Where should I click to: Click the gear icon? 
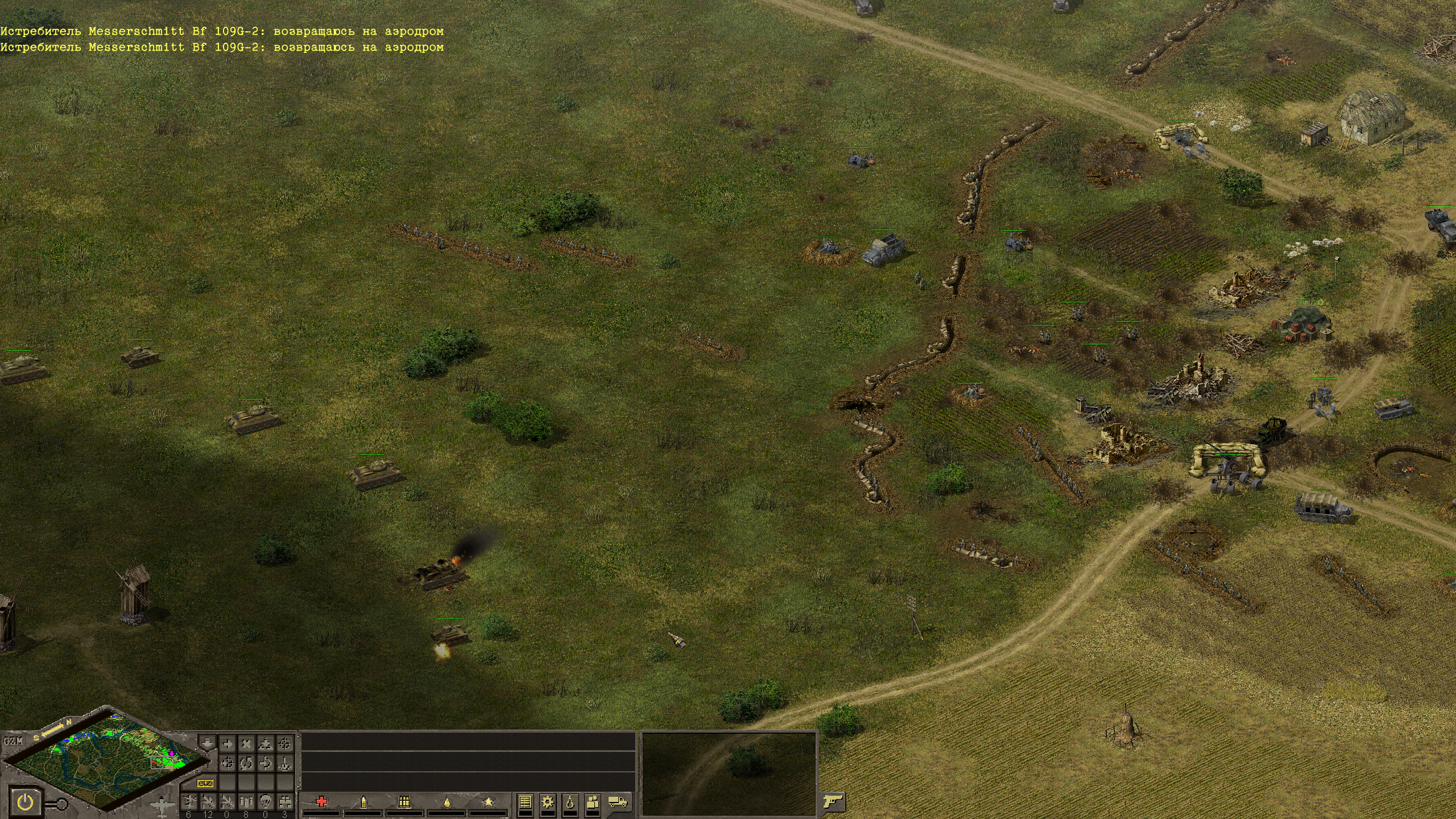click(x=548, y=802)
